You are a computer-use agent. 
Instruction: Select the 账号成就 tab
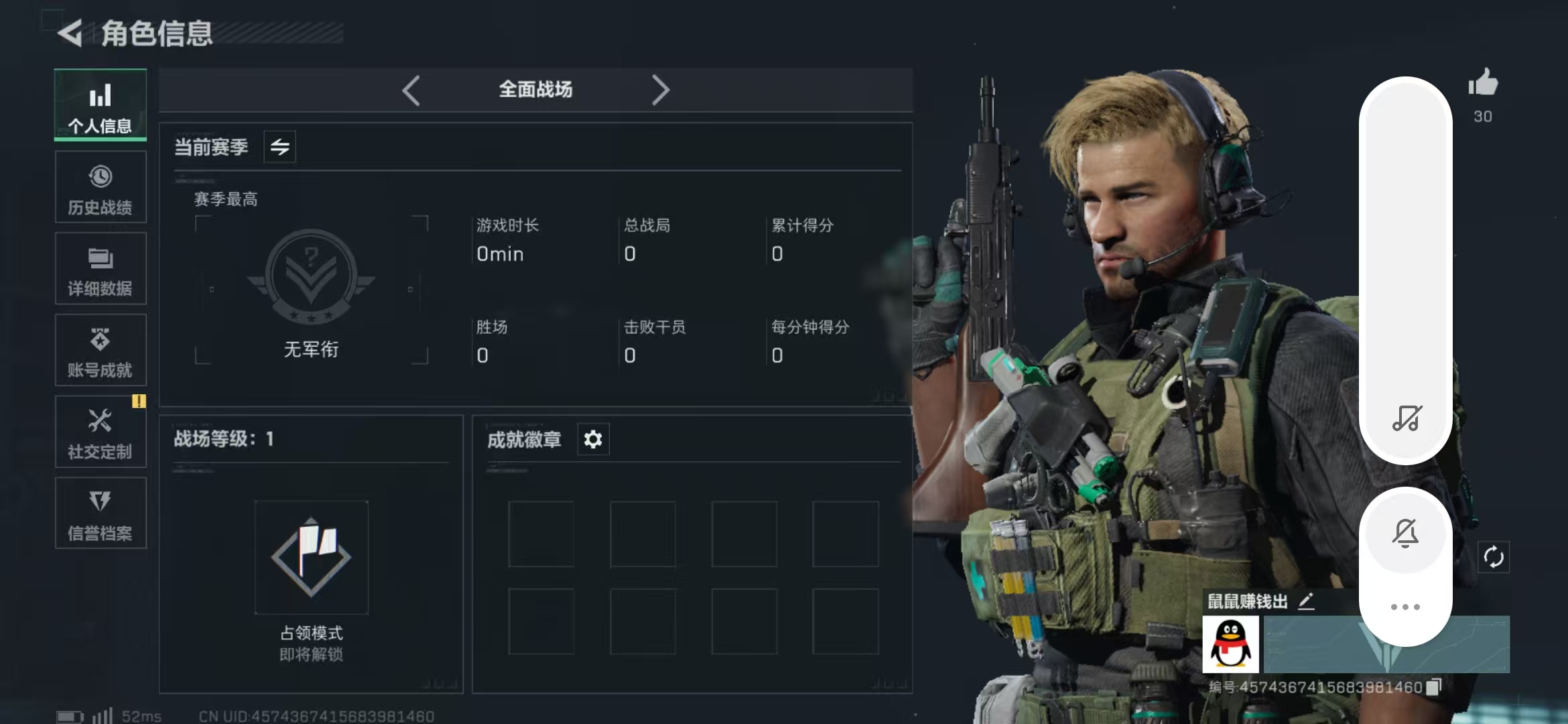(x=101, y=351)
